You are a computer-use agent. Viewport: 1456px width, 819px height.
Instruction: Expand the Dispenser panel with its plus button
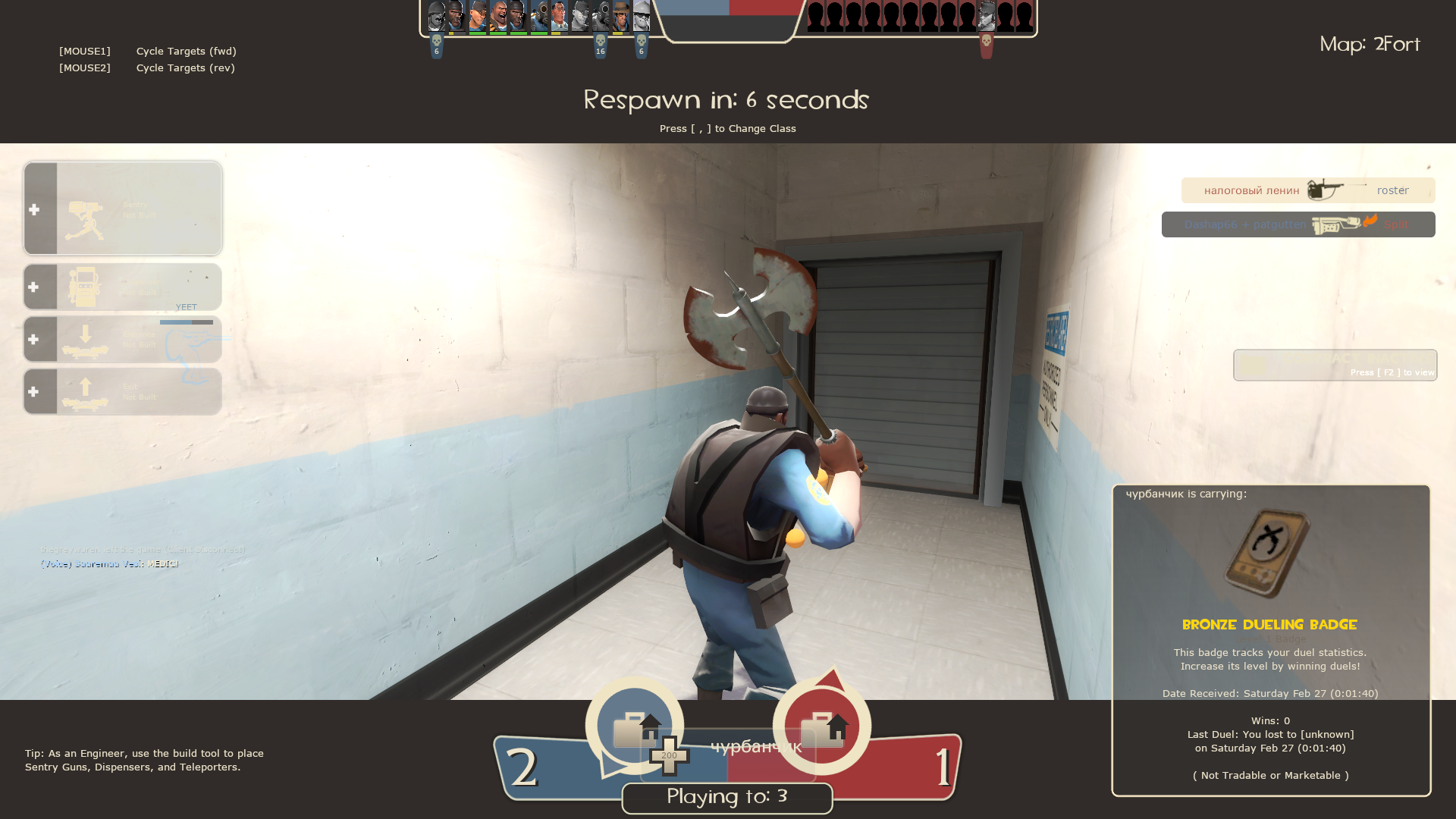[35, 287]
